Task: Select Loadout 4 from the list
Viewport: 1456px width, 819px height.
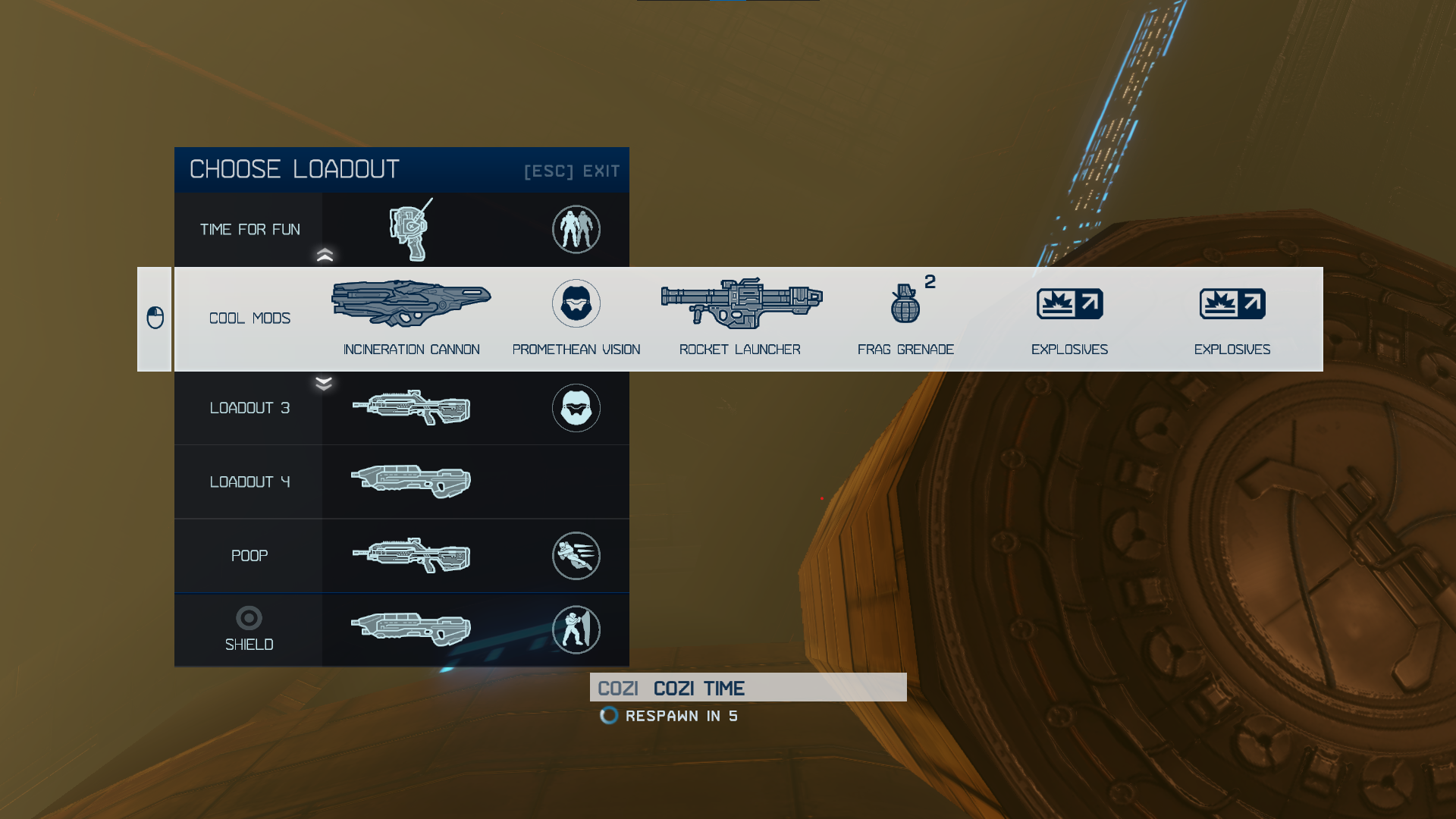Action: coord(249,482)
